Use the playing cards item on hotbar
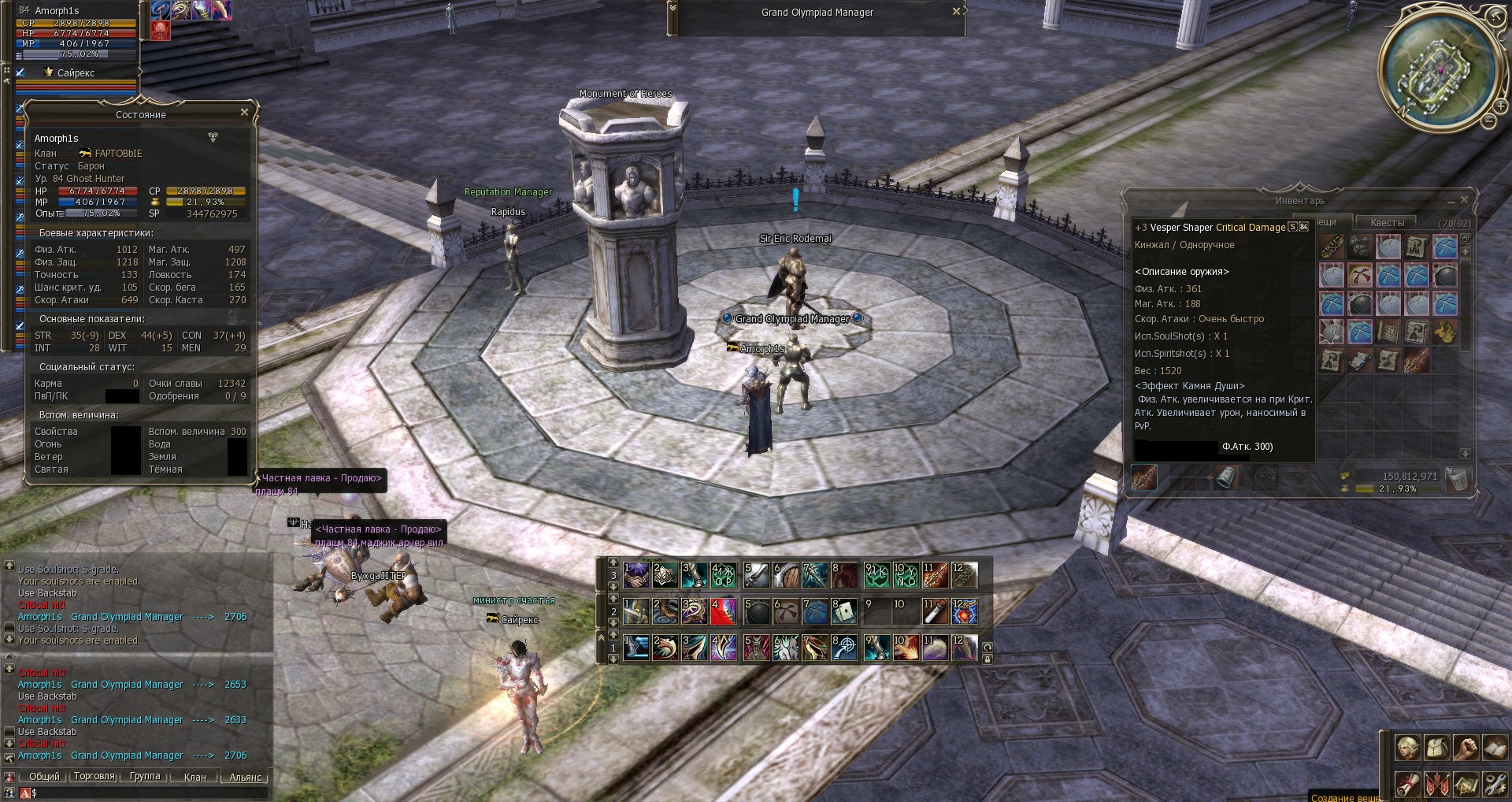 coord(843,611)
